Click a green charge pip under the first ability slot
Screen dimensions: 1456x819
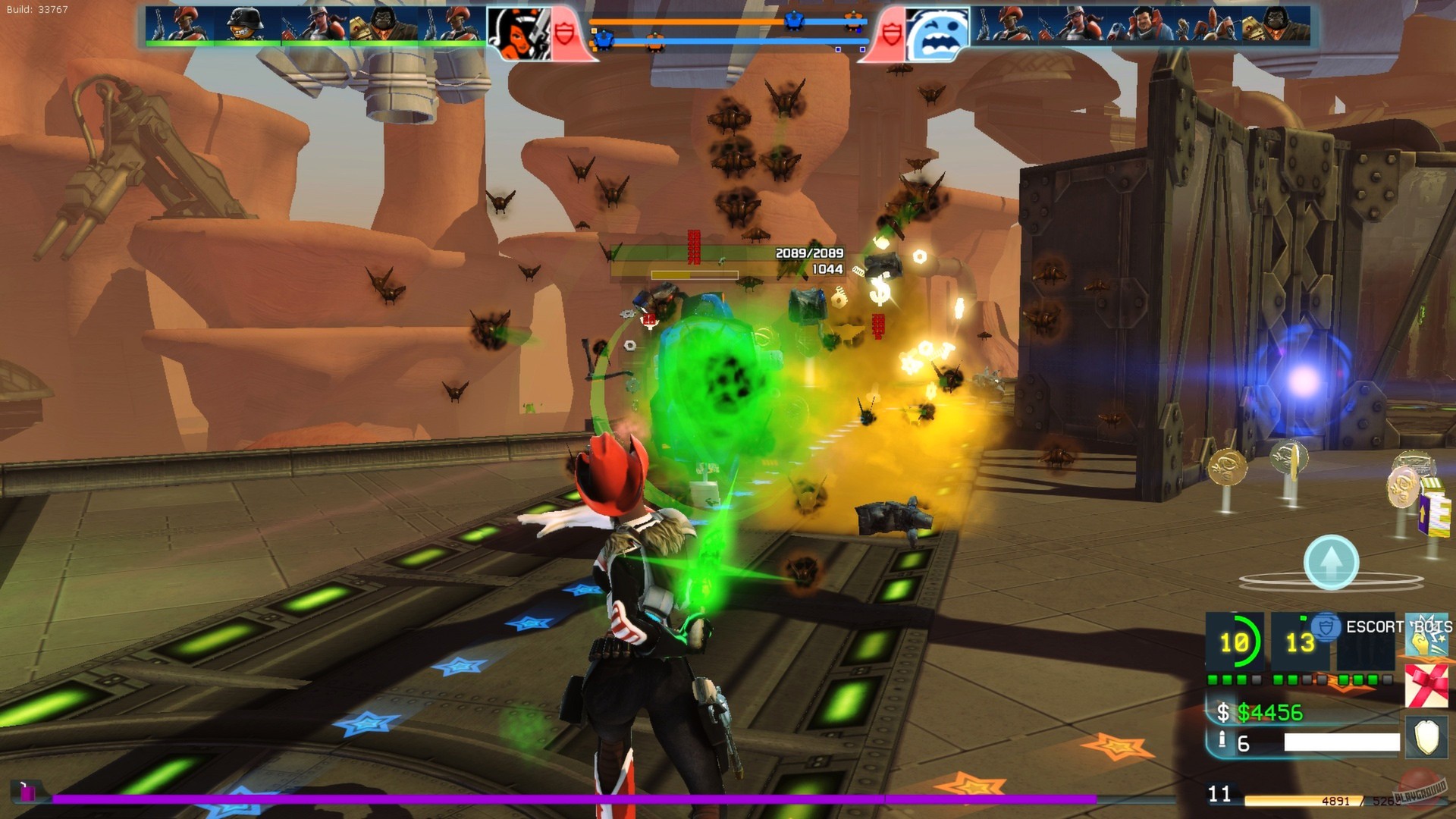tap(1213, 679)
